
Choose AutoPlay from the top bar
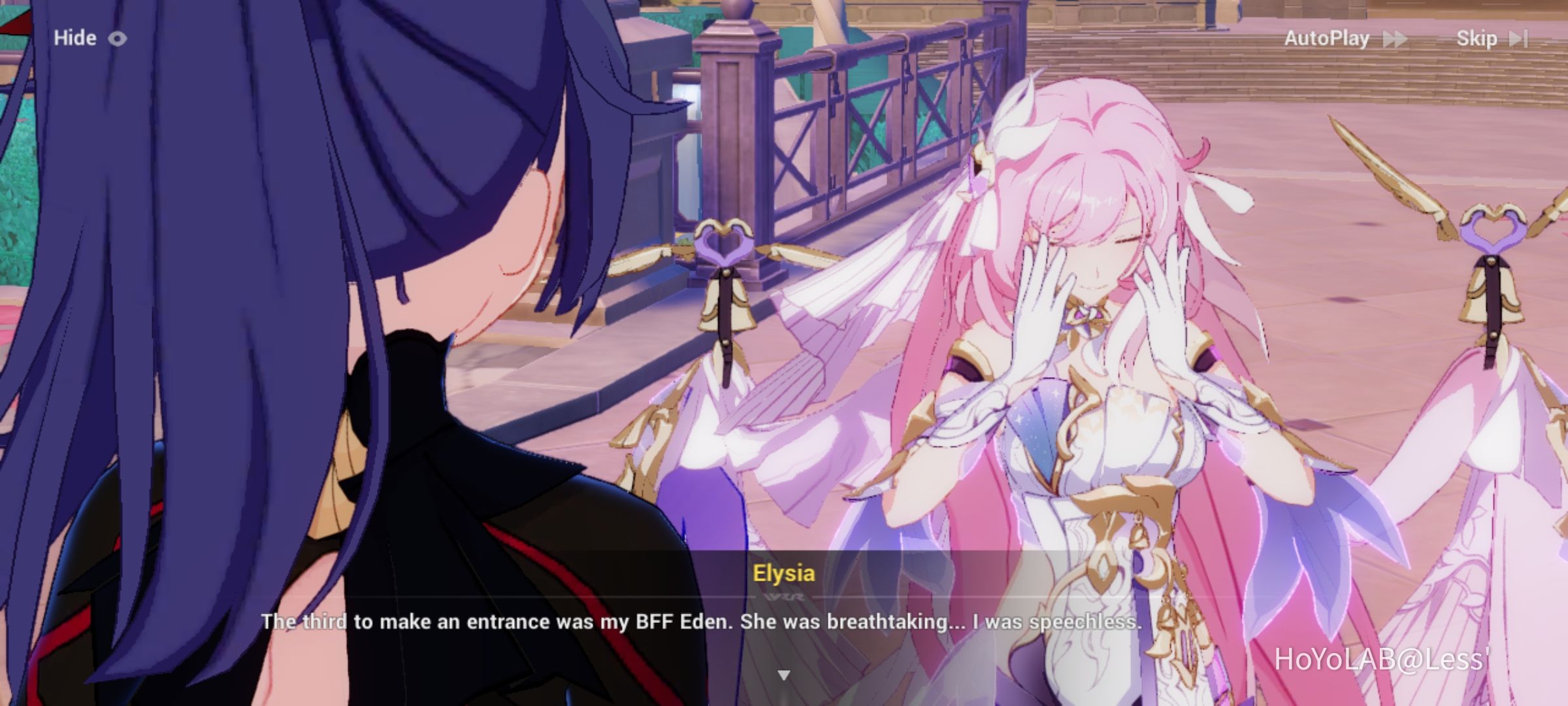click(x=1326, y=38)
